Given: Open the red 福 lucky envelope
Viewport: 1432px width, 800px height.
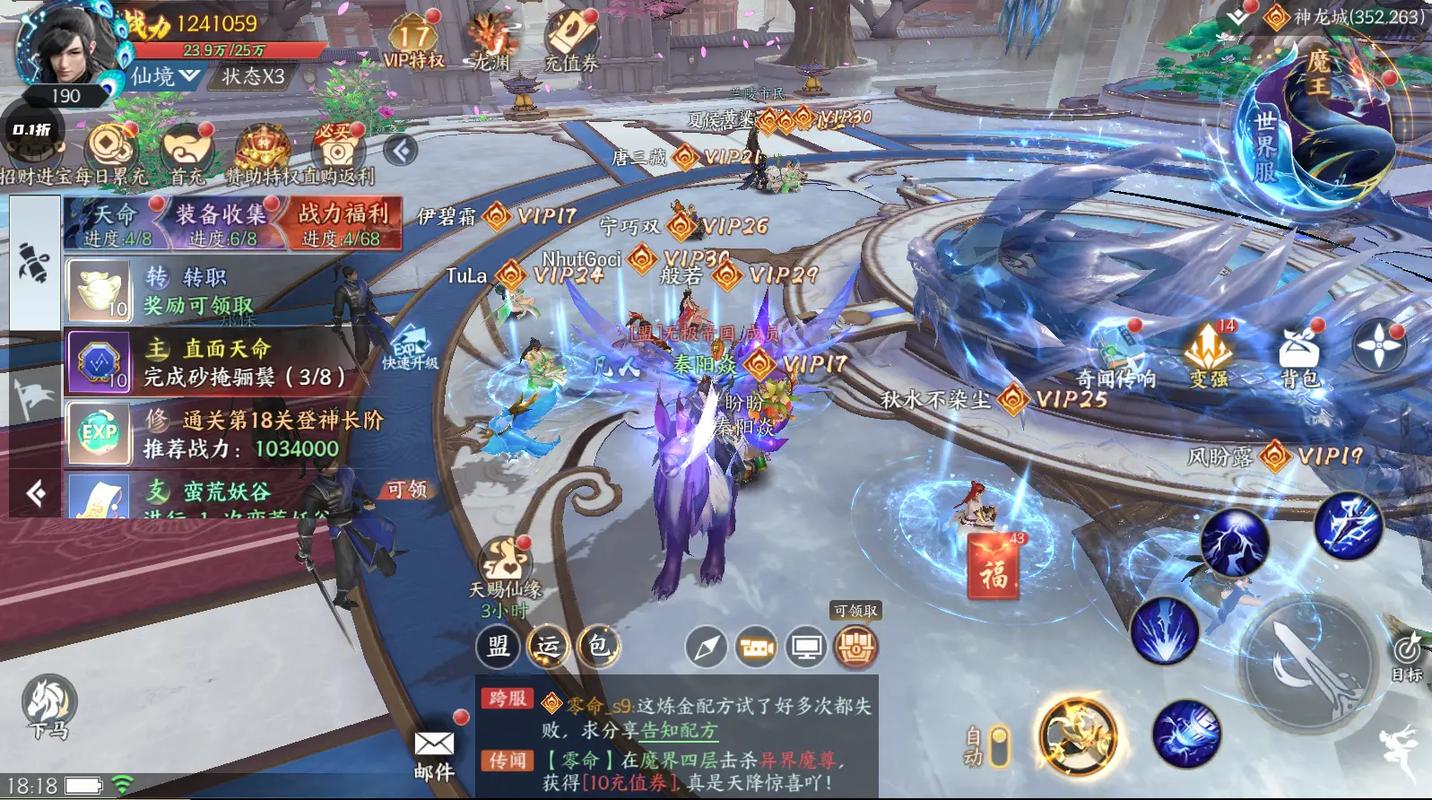Looking at the screenshot, I should (993, 566).
